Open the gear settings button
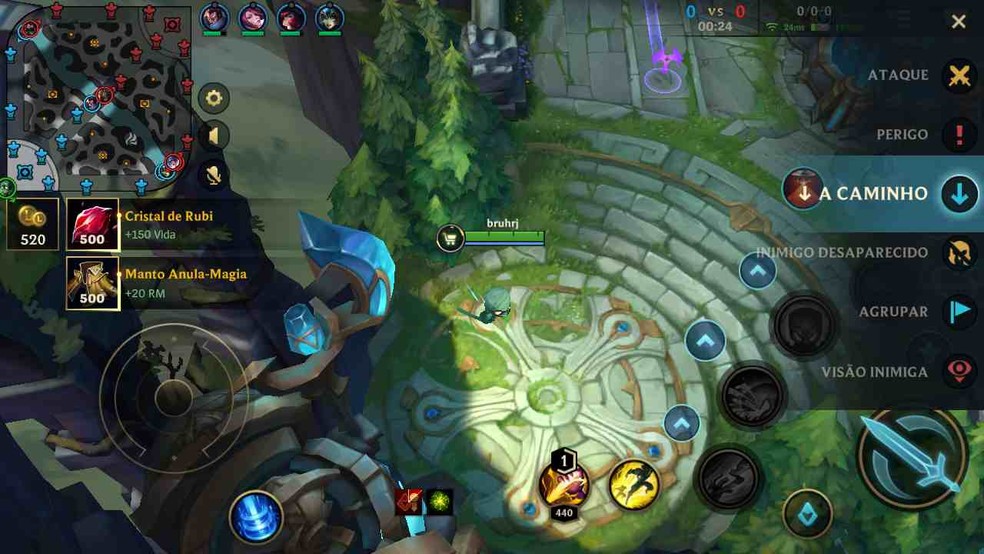 [213, 98]
